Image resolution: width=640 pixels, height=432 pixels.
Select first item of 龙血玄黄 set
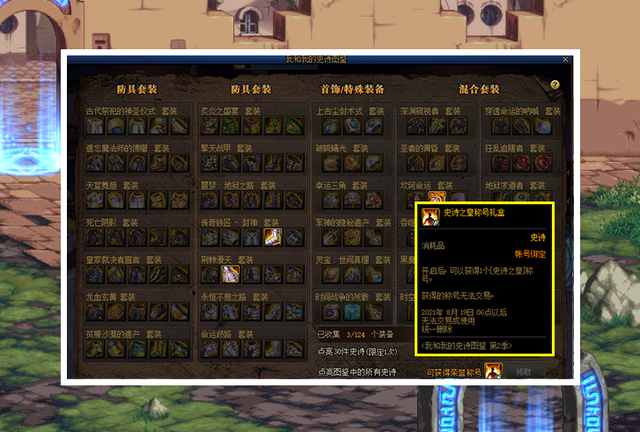[93, 311]
